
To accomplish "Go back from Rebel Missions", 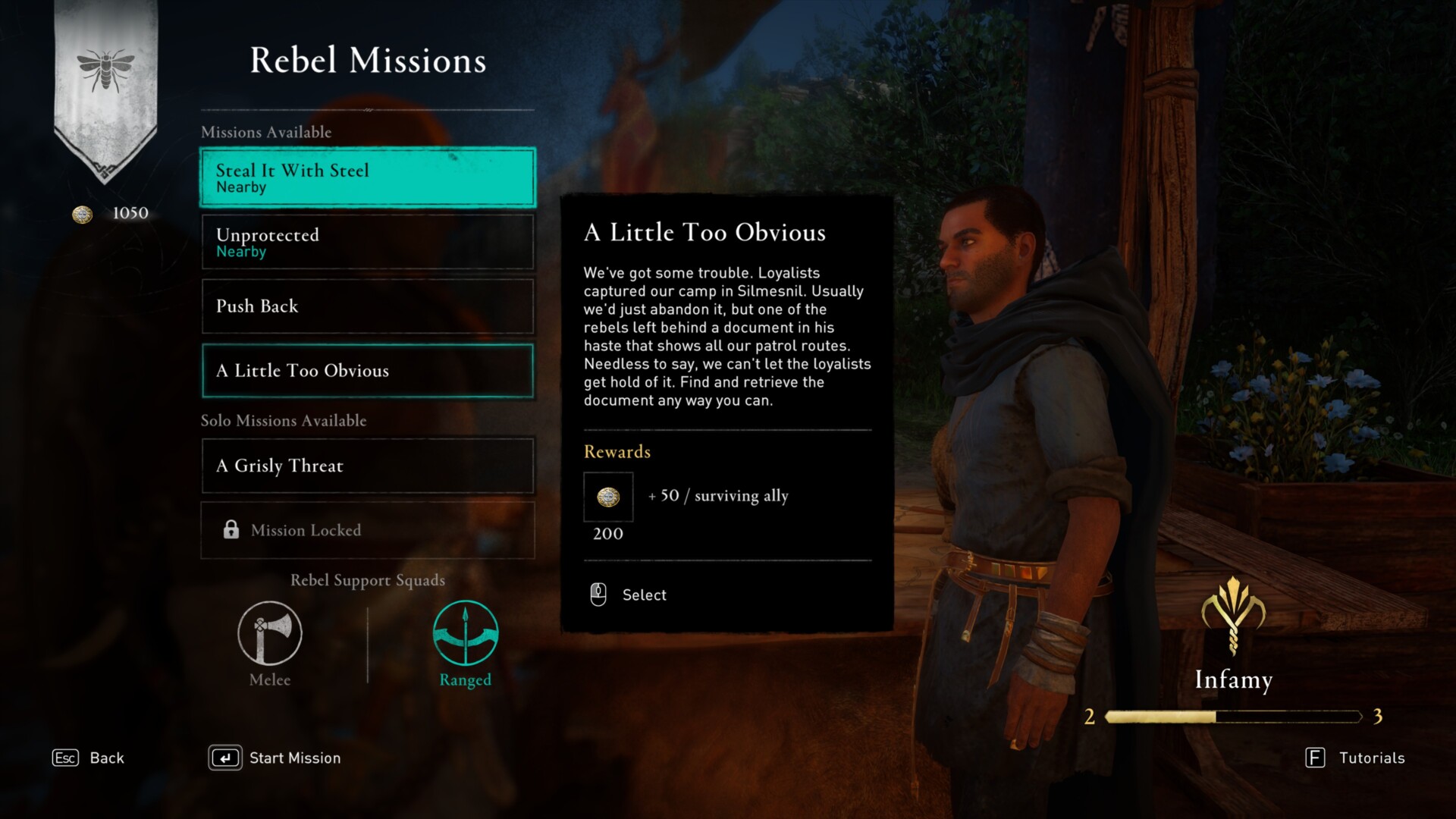I will click(88, 758).
